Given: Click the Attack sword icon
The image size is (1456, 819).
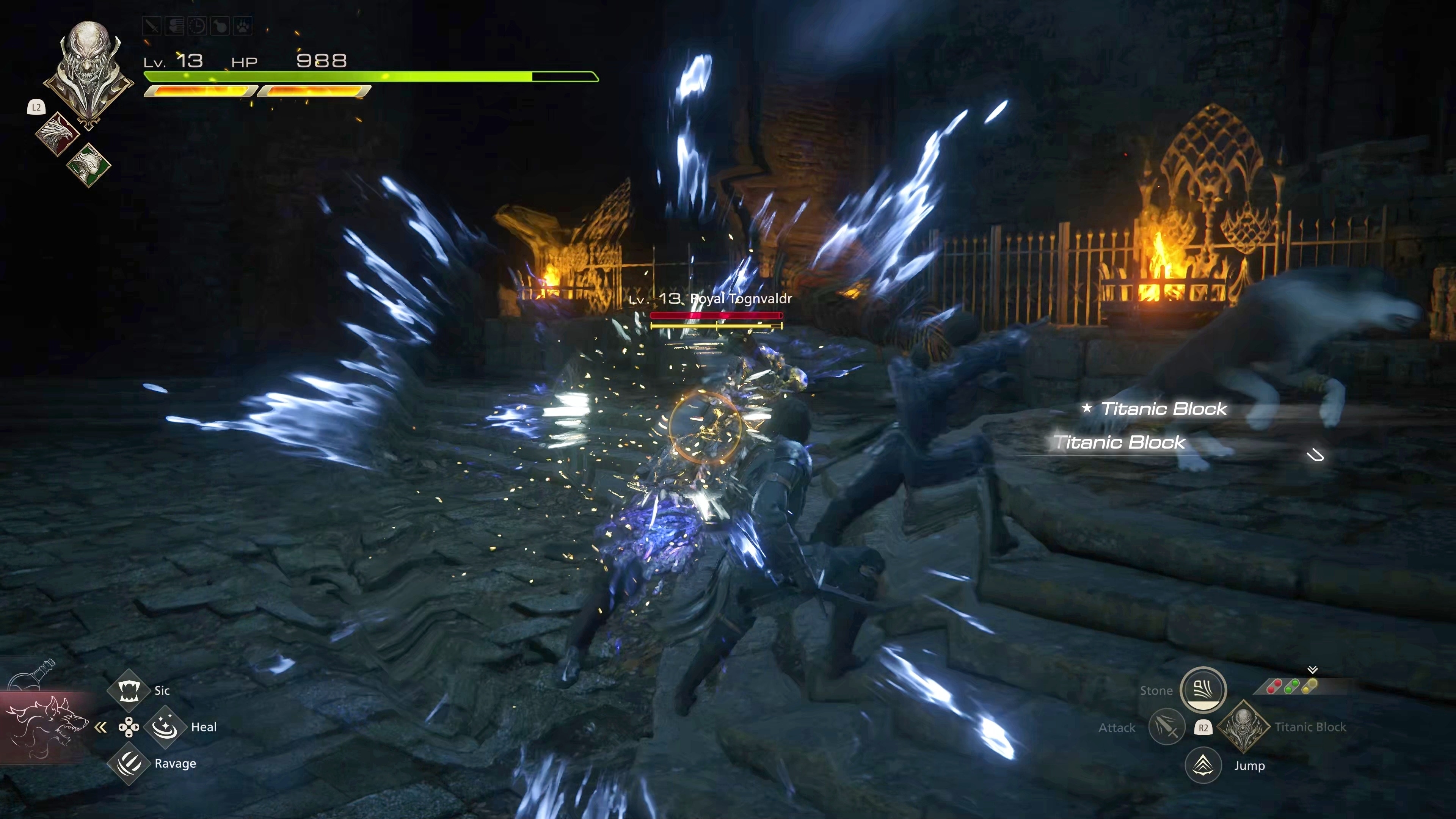Looking at the screenshot, I should tap(1167, 727).
